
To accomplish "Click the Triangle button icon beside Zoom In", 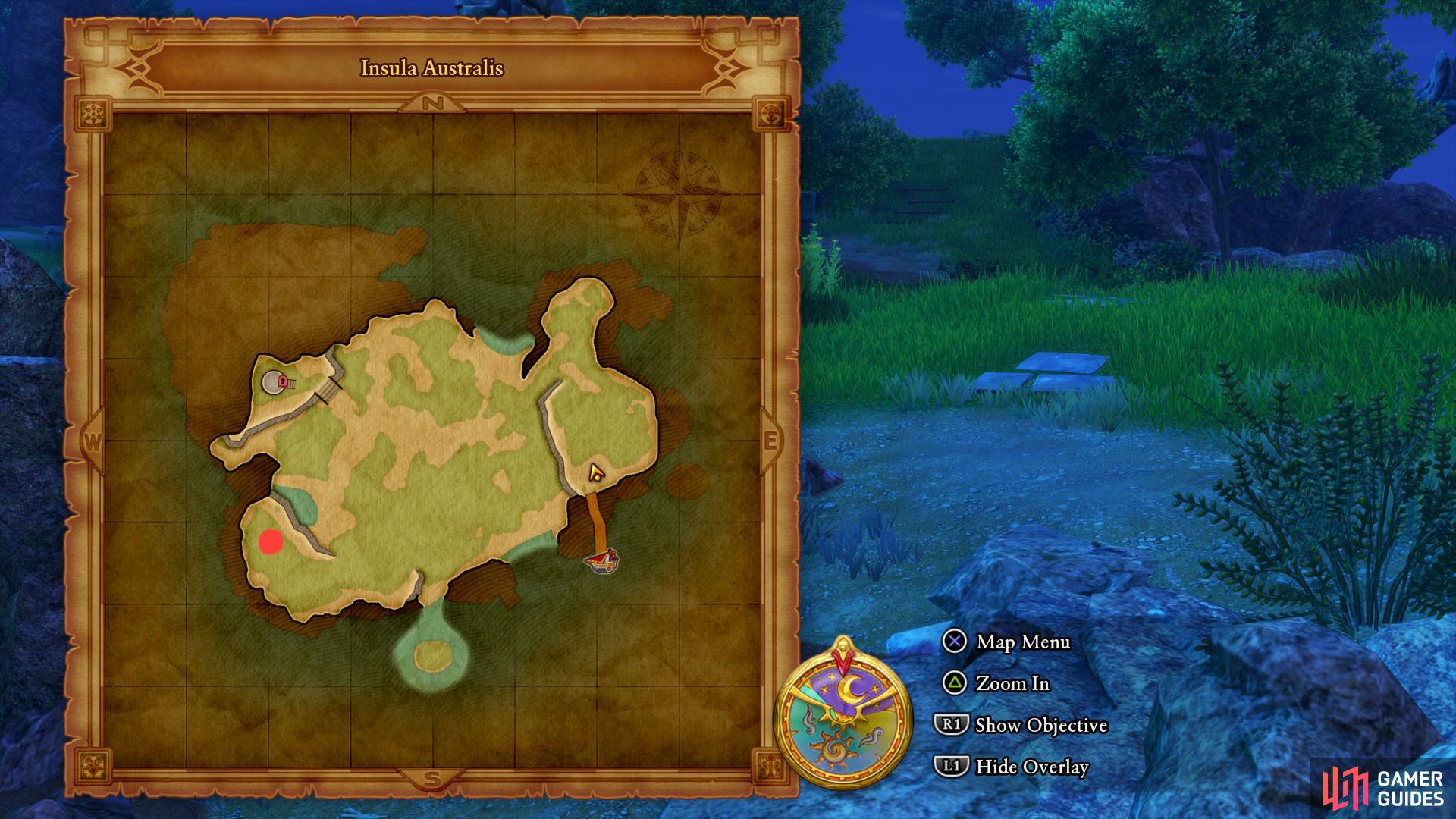I will pyautogui.click(x=955, y=683).
